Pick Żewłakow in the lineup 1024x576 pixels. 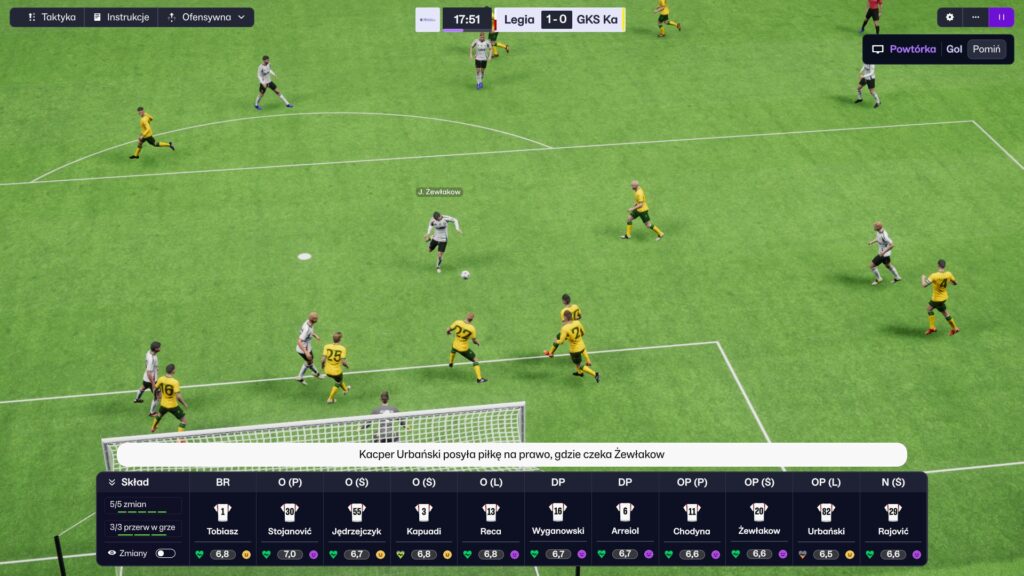click(759, 520)
